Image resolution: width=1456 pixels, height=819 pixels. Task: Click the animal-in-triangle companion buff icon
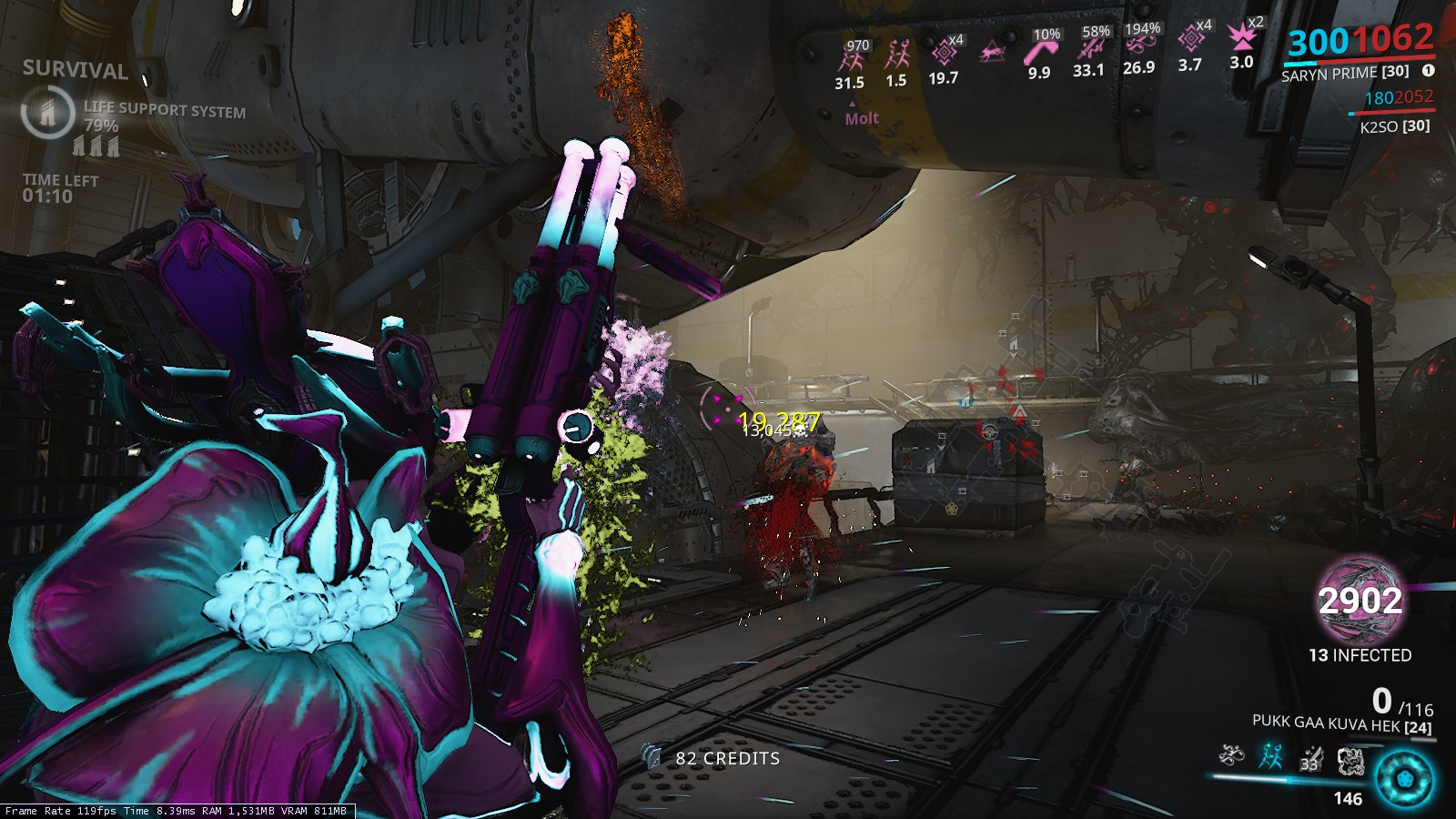pos(992,53)
